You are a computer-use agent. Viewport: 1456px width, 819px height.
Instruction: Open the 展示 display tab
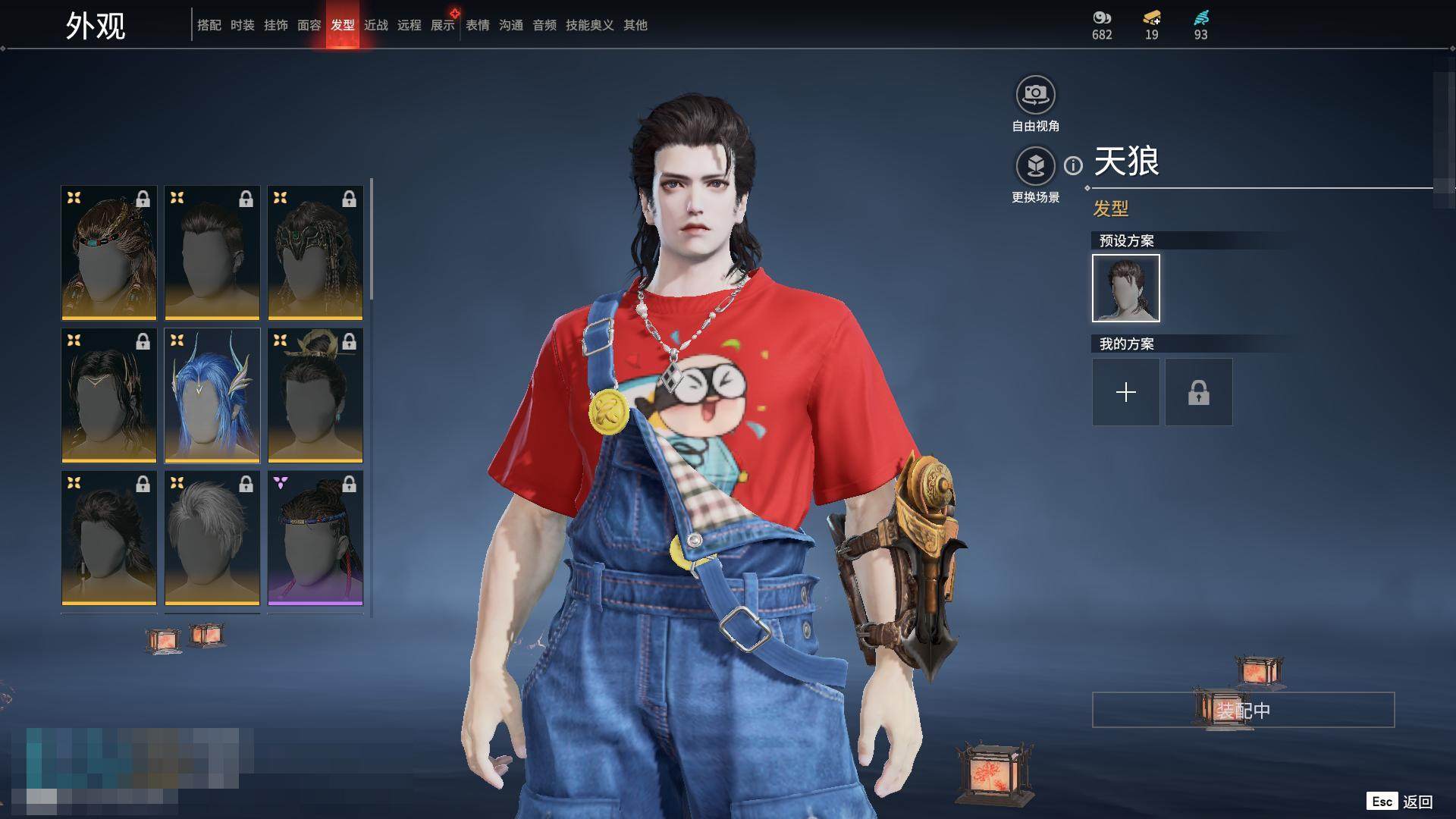(x=443, y=25)
